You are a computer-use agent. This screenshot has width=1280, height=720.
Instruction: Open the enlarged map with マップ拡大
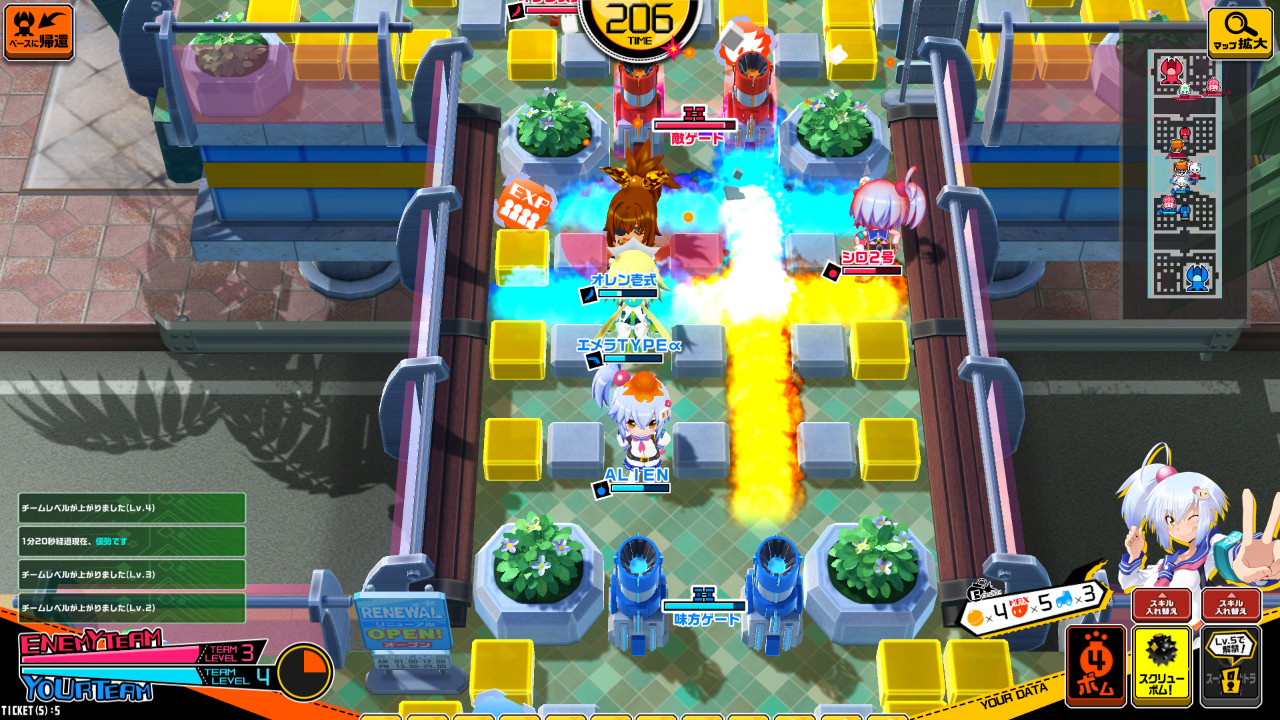coord(1240,33)
